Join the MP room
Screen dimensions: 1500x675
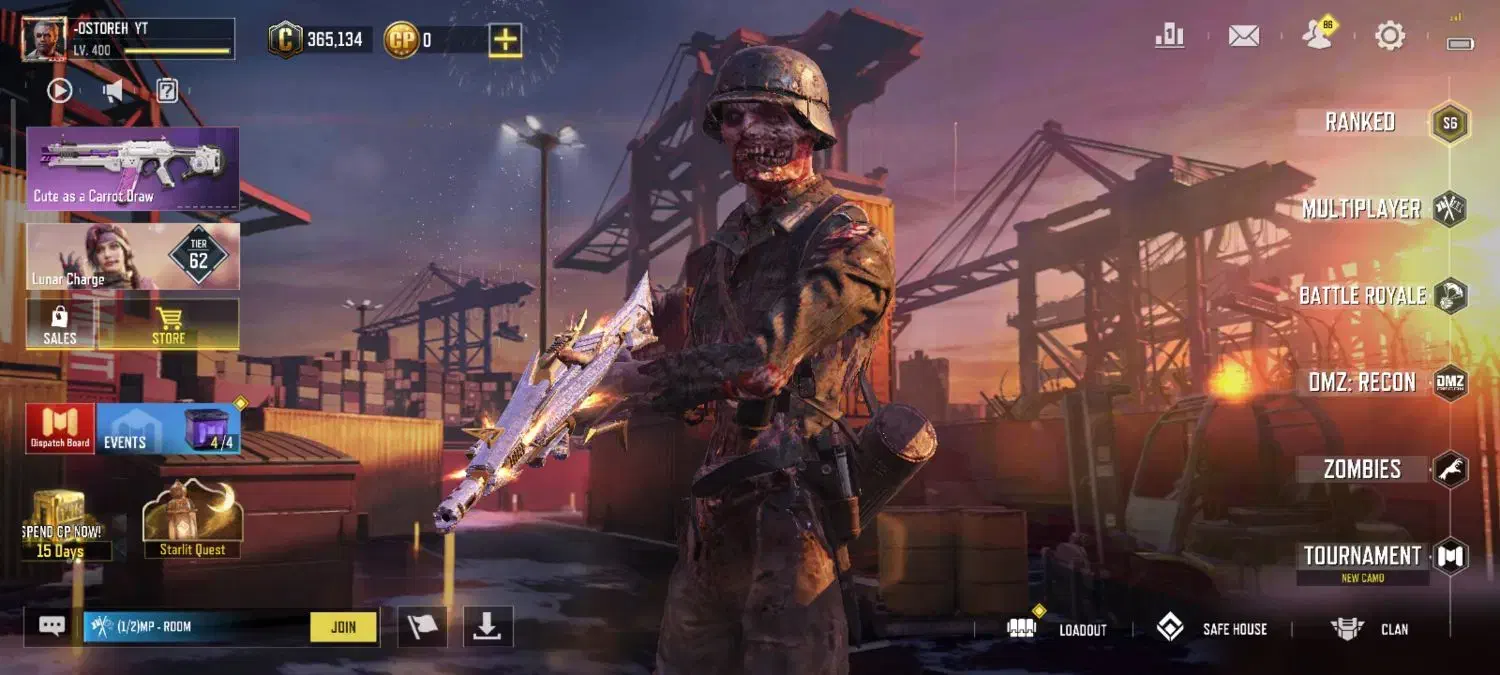tap(343, 627)
